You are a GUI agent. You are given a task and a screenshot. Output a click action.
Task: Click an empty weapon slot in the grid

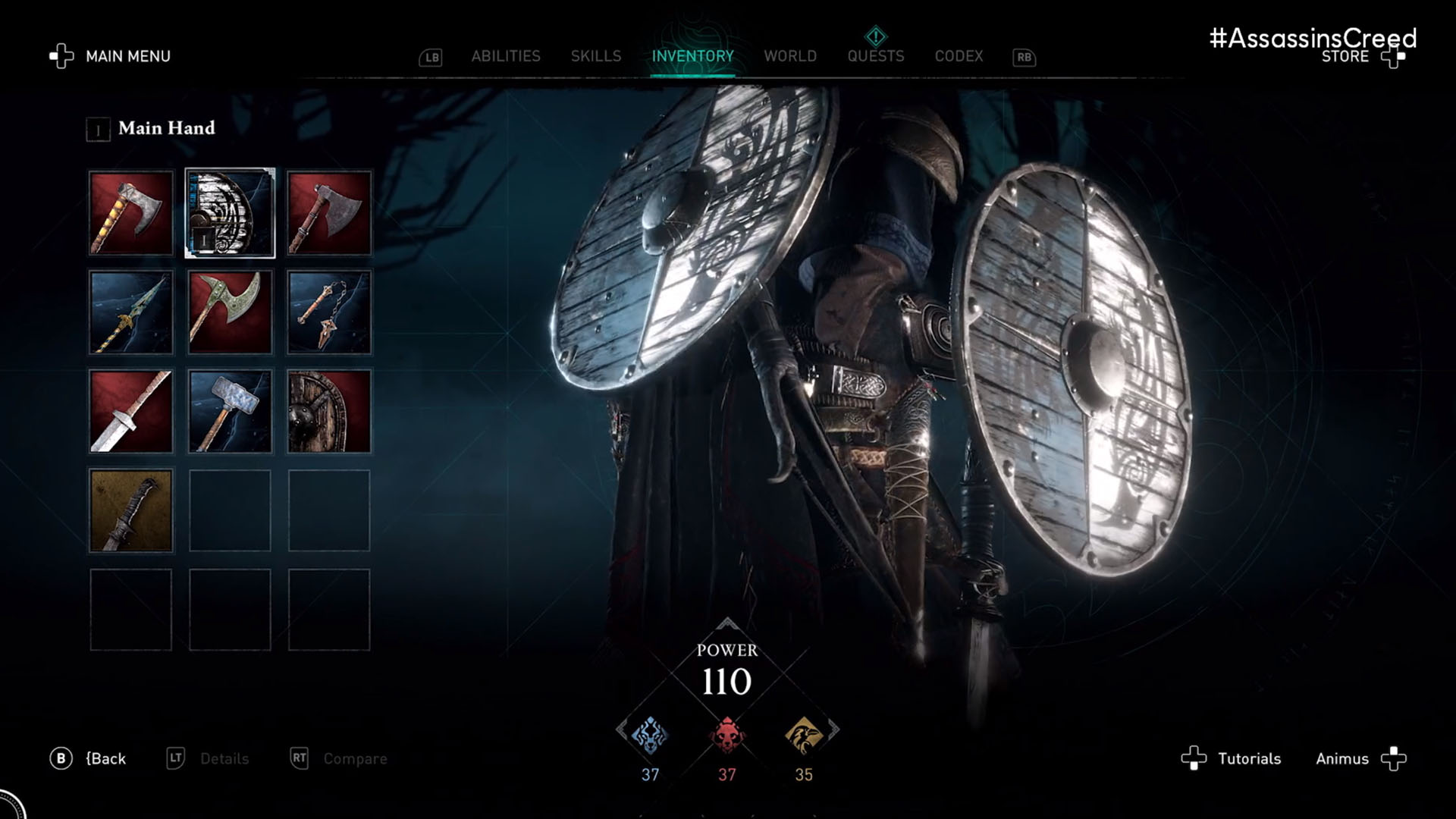[x=231, y=510]
